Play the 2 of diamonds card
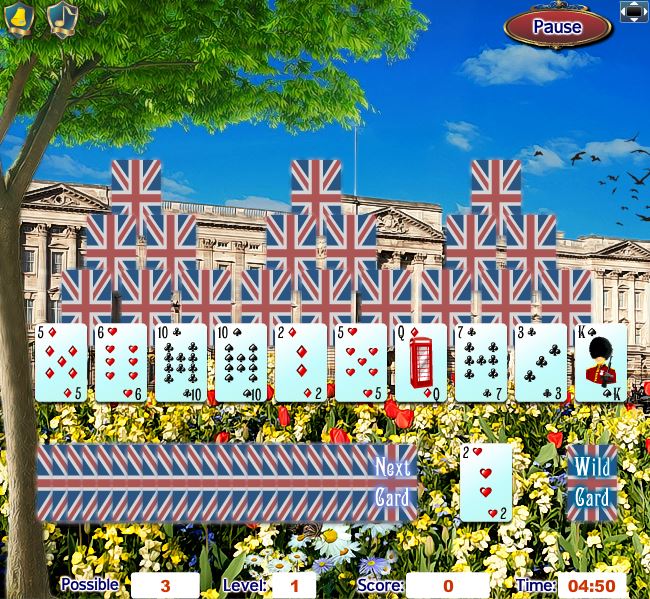 (x=301, y=363)
